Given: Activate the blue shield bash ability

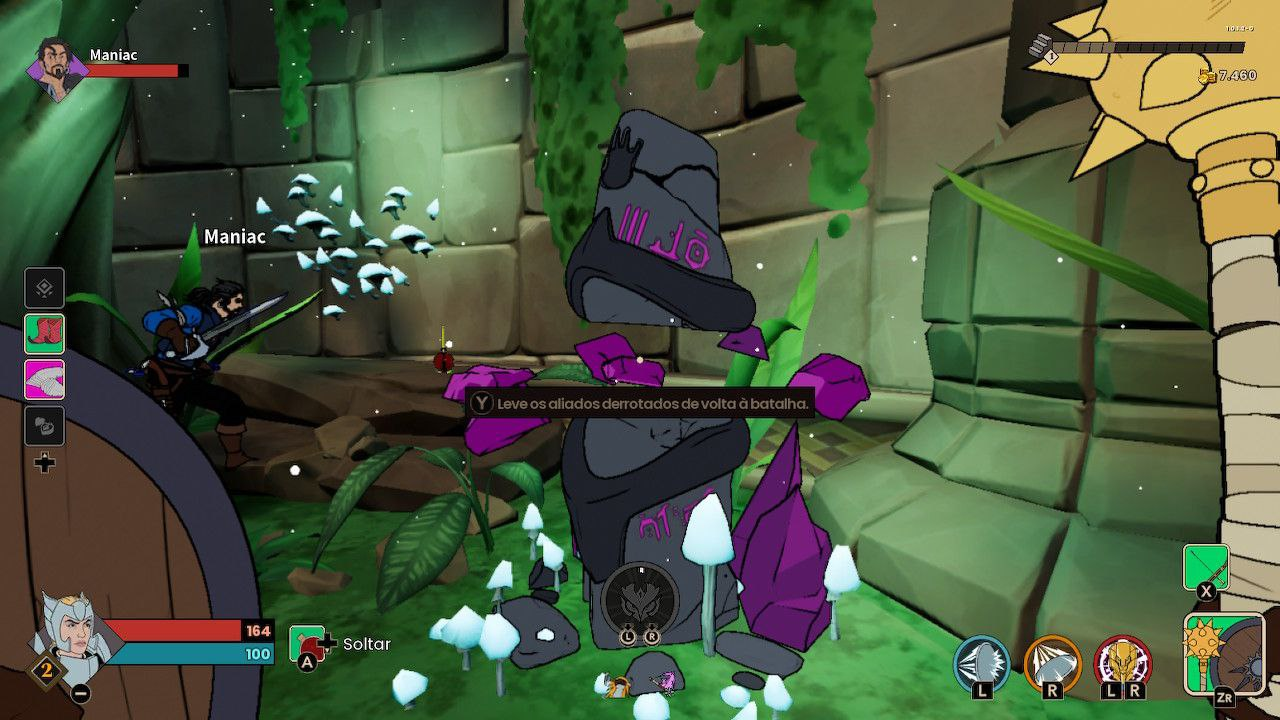Looking at the screenshot, I should click(982, 664).
